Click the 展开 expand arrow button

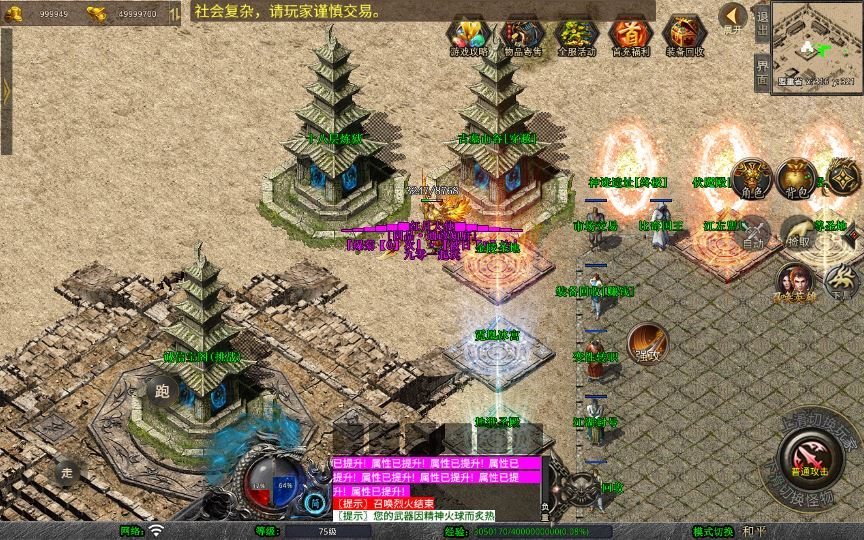tap(733, 18)
